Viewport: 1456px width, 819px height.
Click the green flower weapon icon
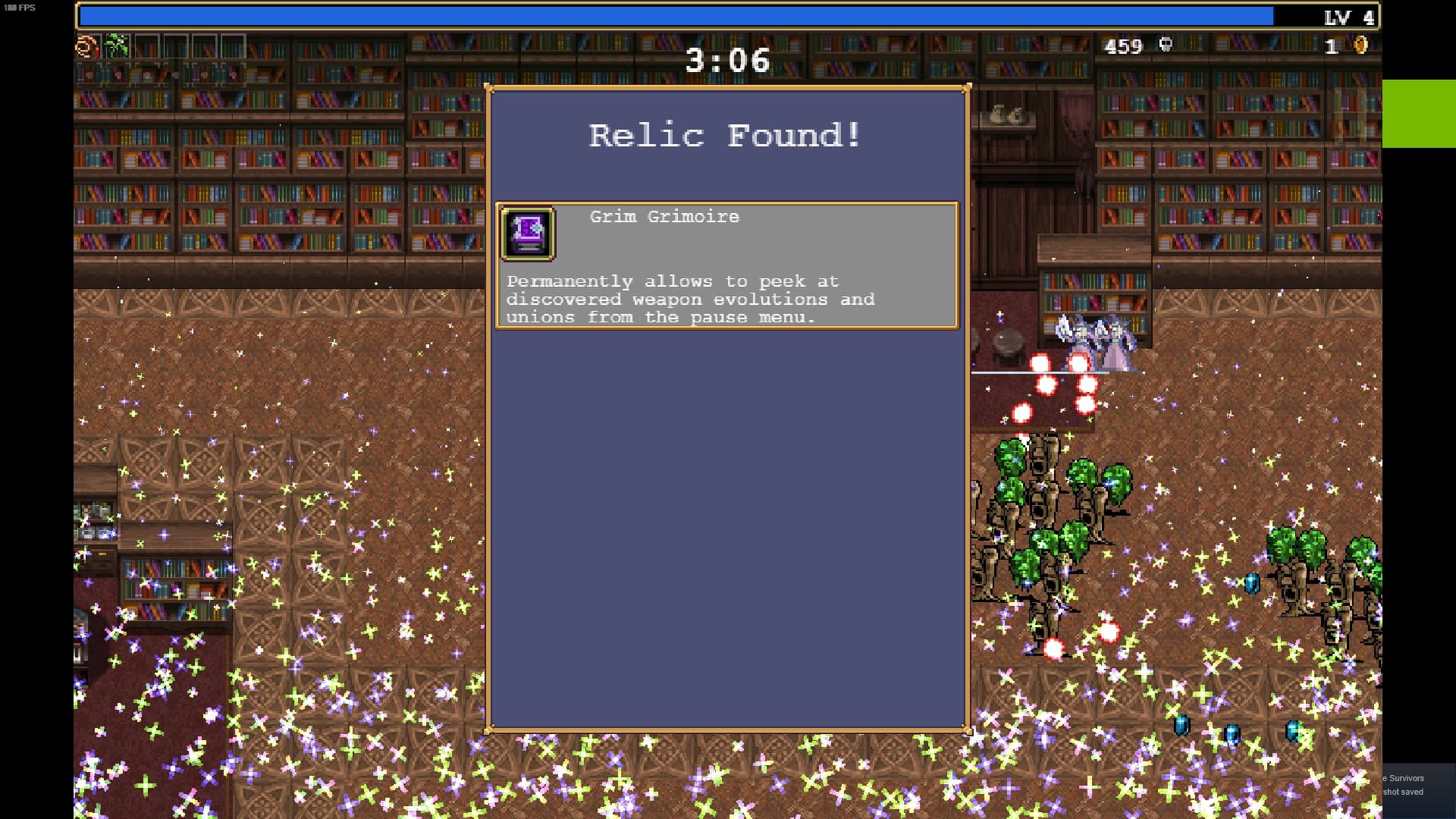tap(117, 47)
